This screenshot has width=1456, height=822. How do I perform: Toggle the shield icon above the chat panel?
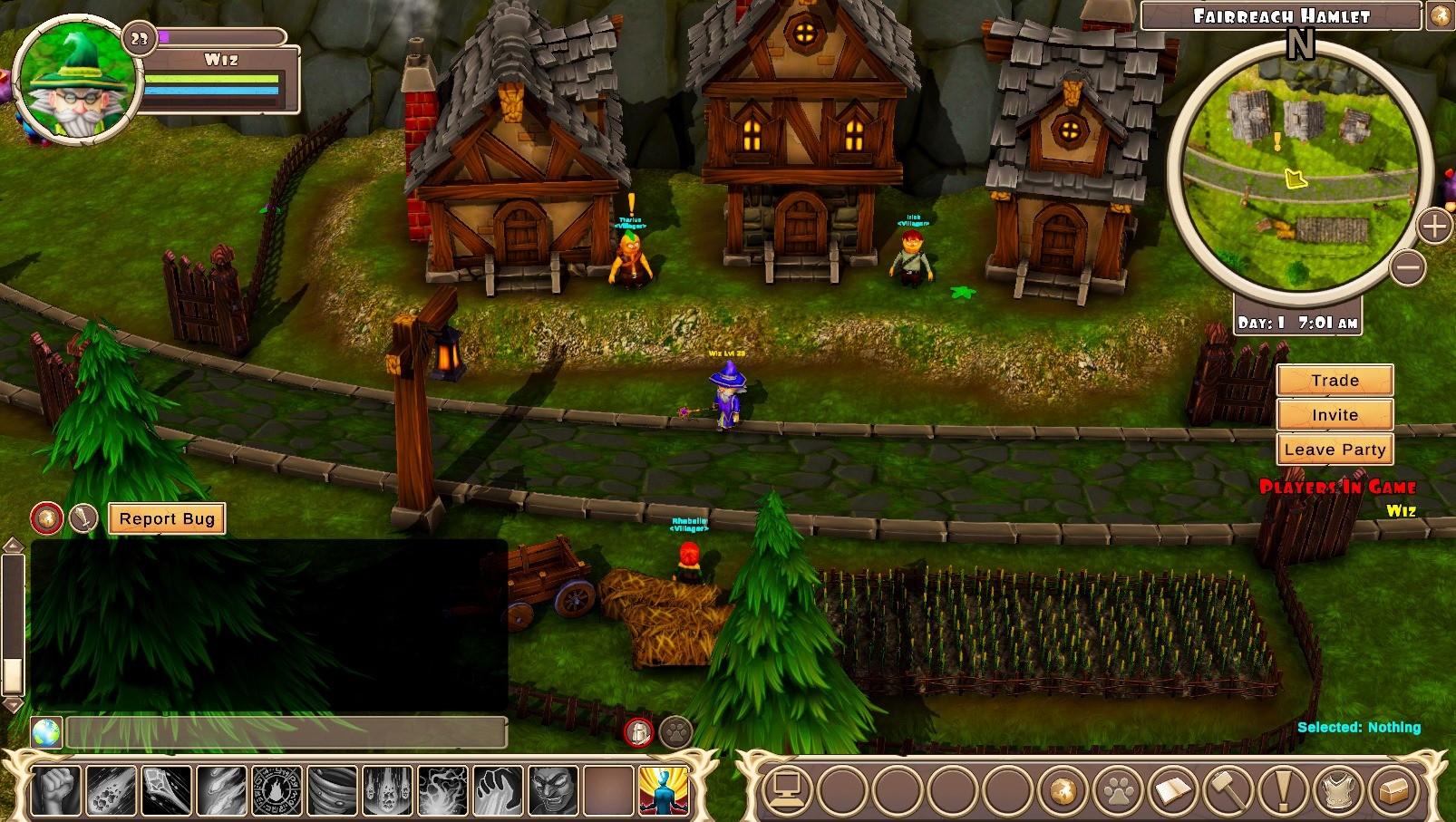click(x=639, y=733)
